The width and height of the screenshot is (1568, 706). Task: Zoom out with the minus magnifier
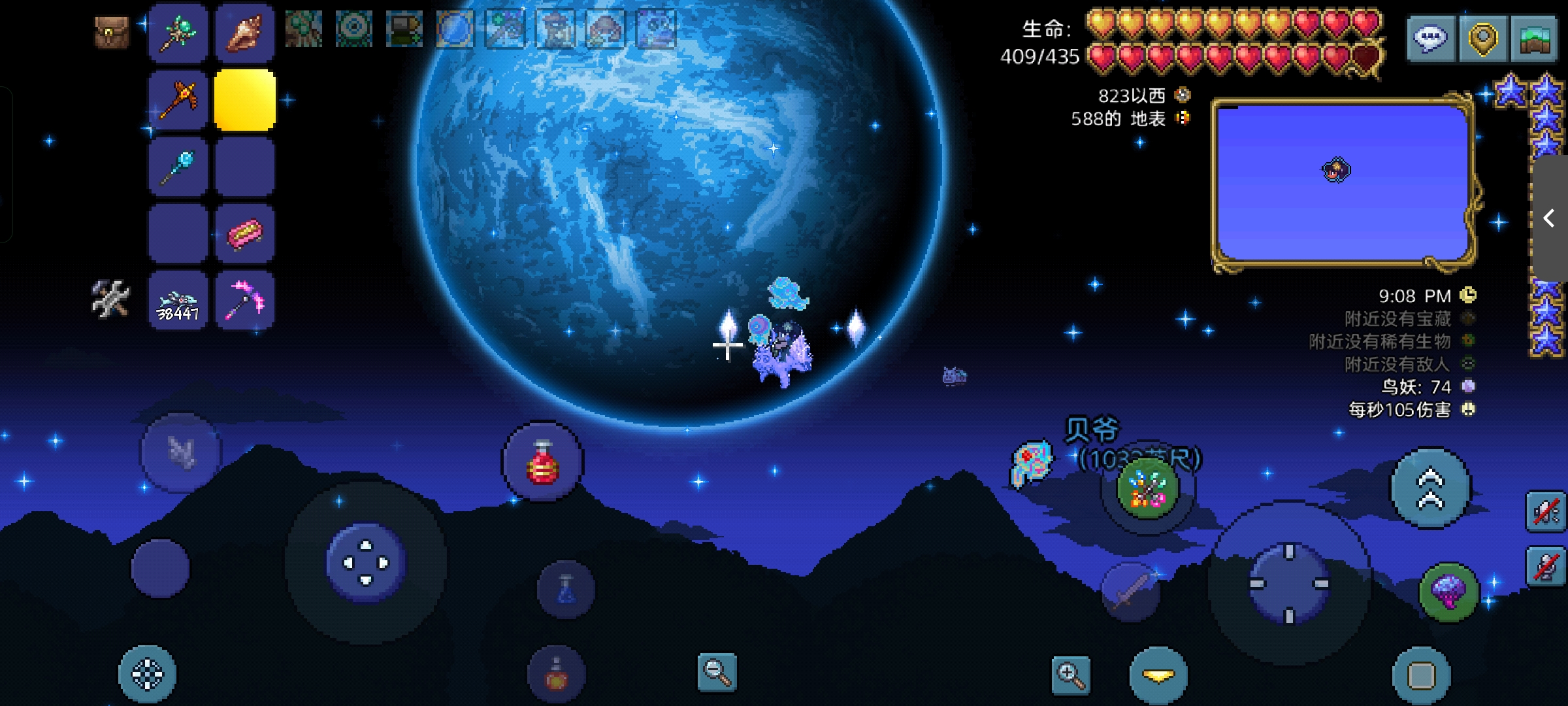(717, 672)
